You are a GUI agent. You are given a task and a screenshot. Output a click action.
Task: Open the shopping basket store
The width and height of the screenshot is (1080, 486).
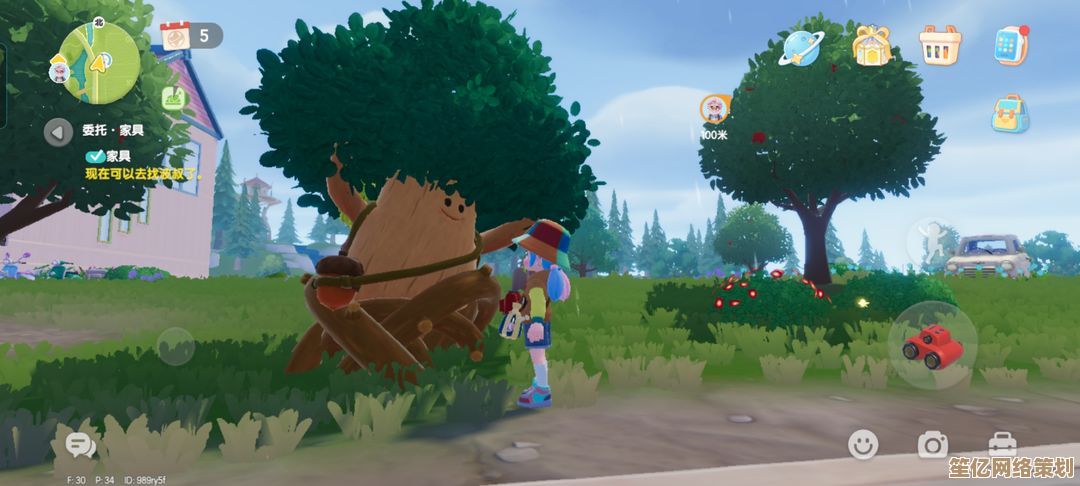[940, 45]
